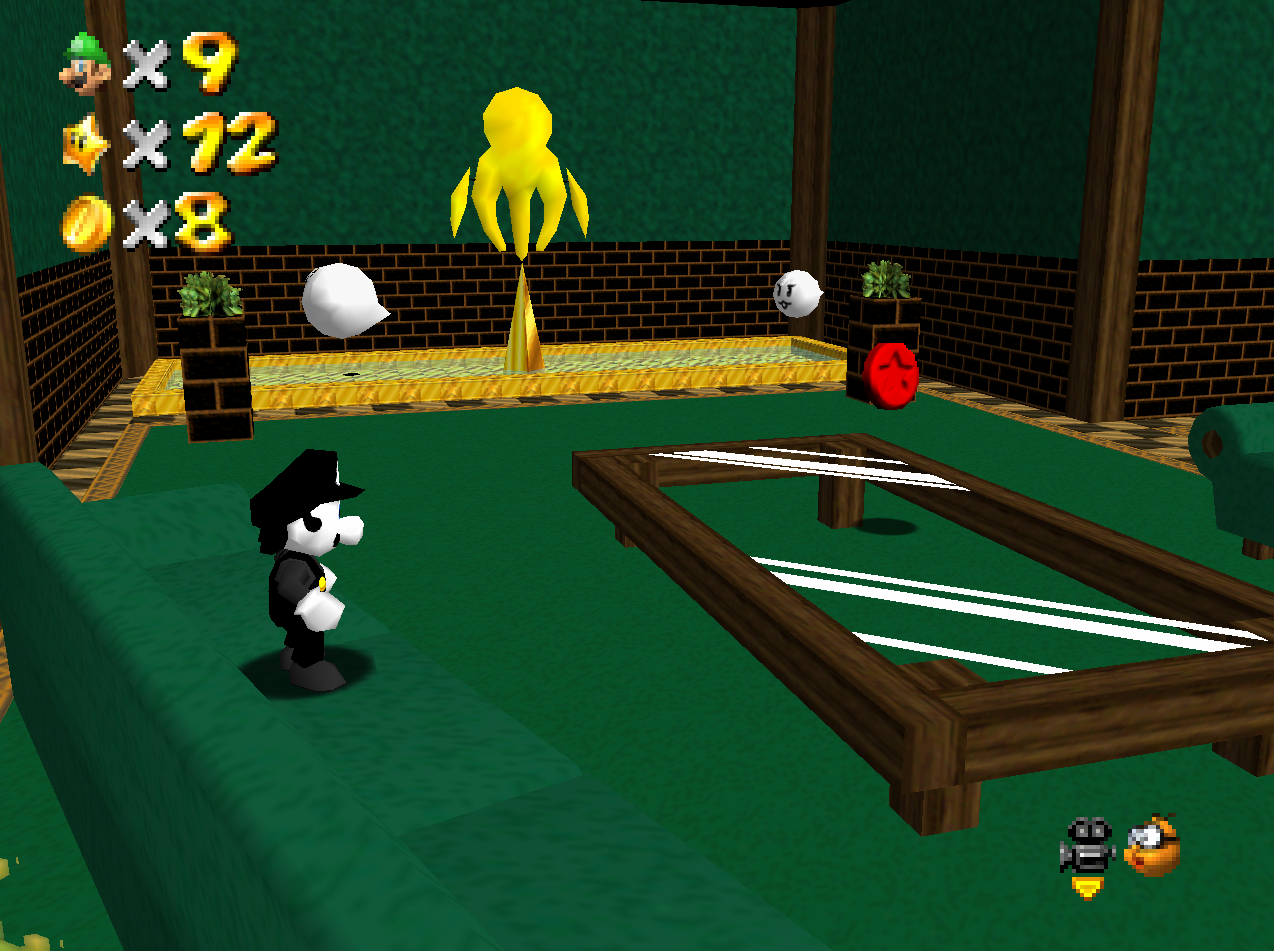1274x951 pixels.
Task: Select the Lakitu camera icon
Action: 1152,847
